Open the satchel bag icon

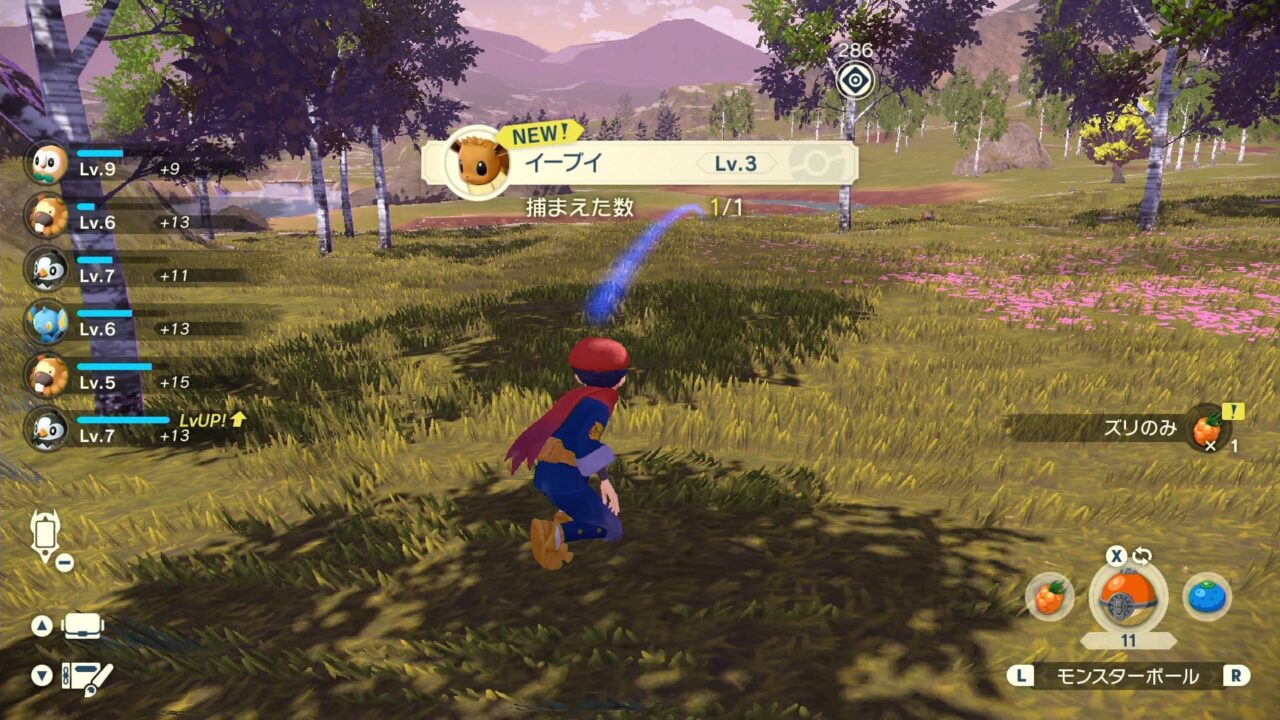click(83, 626)
